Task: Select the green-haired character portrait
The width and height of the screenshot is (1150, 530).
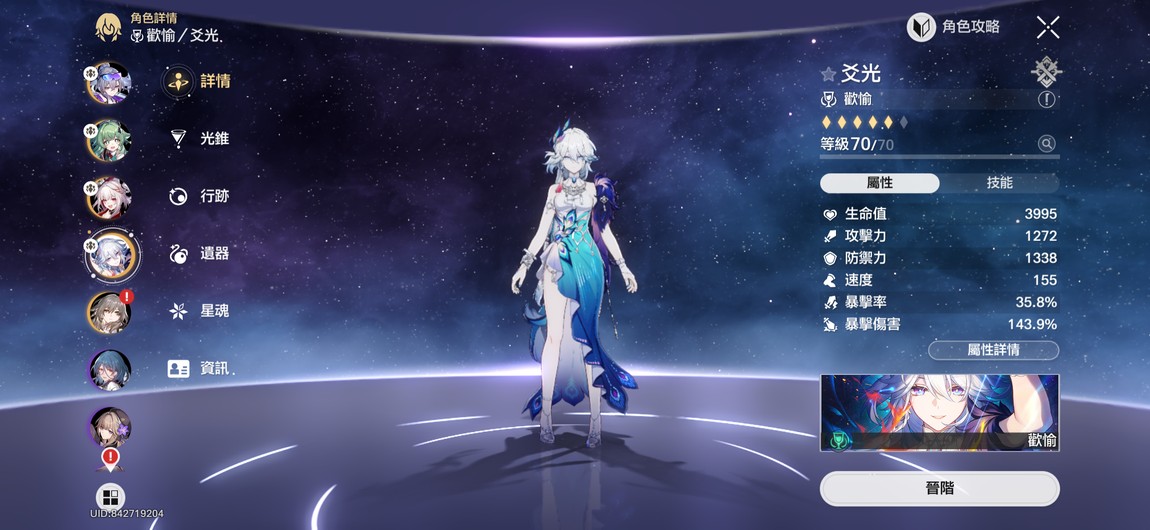Action: click(108, 140)
